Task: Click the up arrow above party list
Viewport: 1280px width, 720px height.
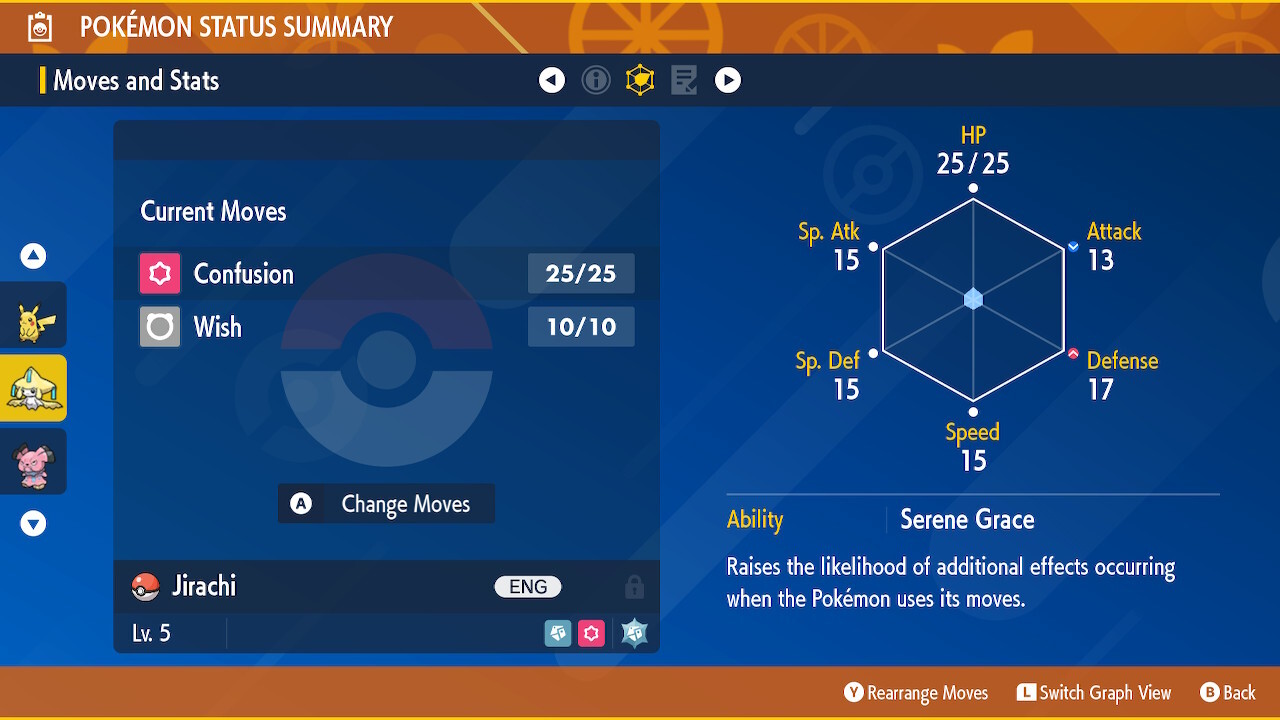Action: pos(34,256)
